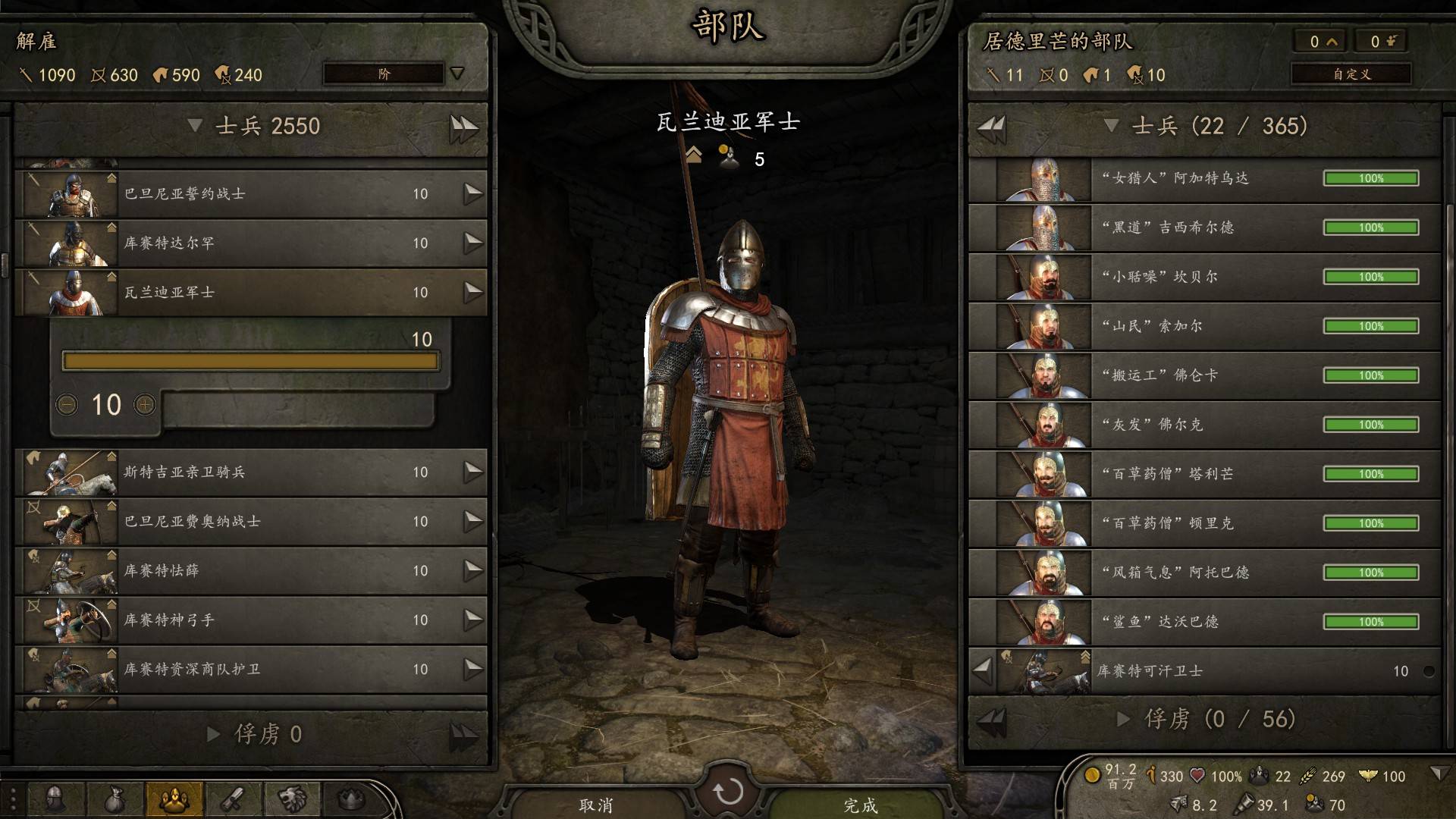Transfer 库赛特达尔罕 using its arrow button
The width and height of the screenshot is (1456, 819).
(x=473, y=243)
